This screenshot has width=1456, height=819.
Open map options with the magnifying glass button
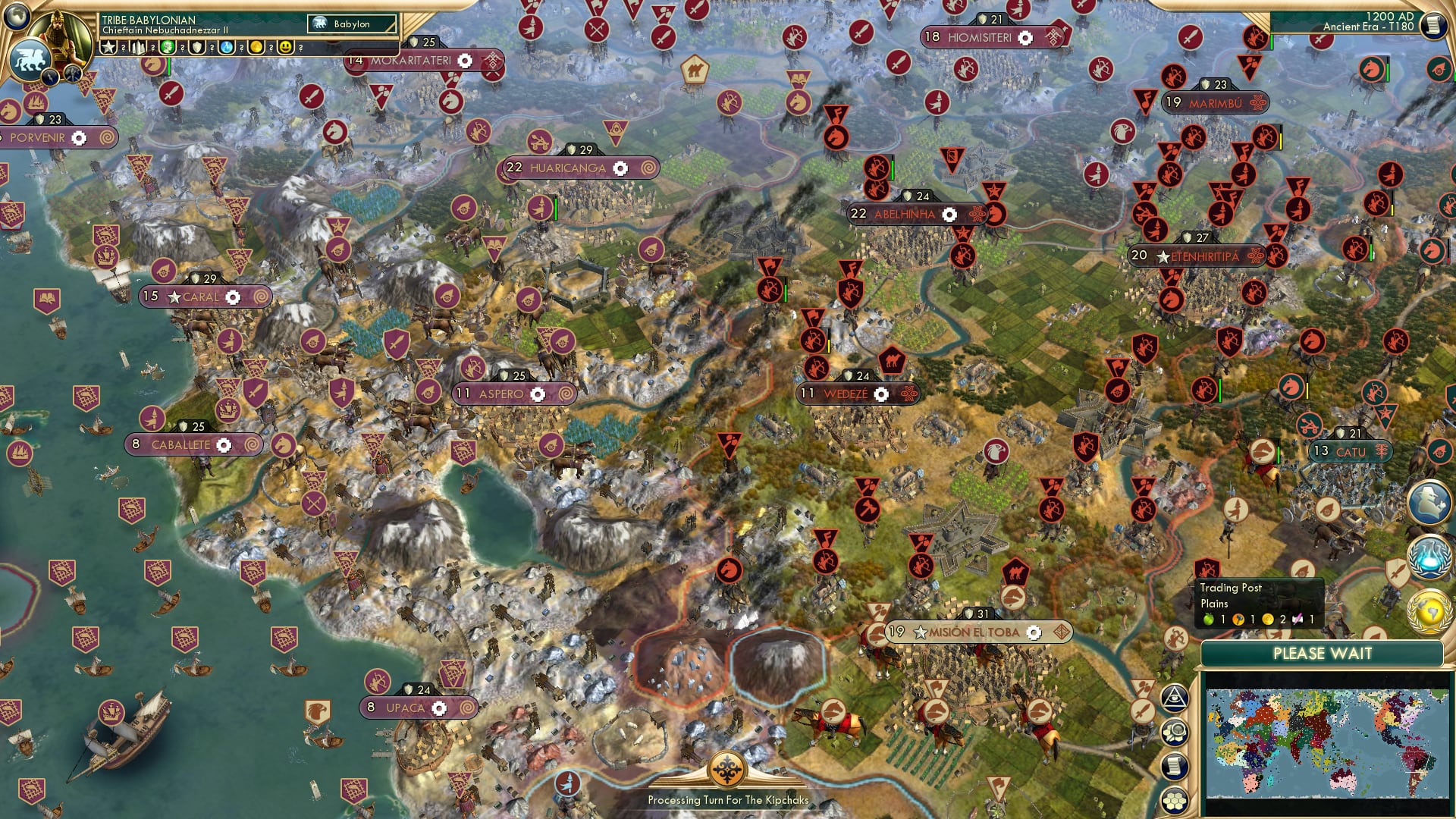tap(1174, 731)
